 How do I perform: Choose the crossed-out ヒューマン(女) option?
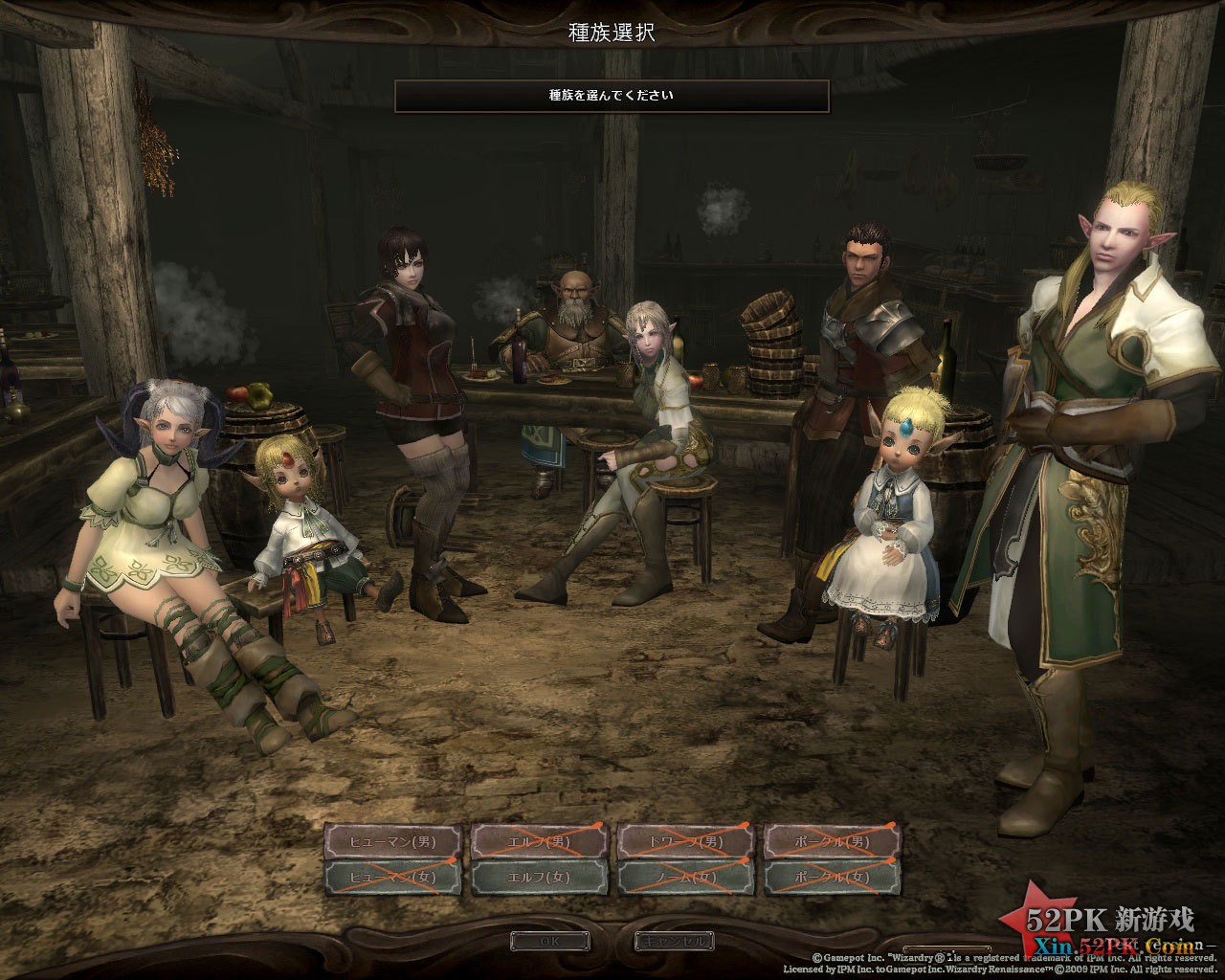tap(393, 877)
